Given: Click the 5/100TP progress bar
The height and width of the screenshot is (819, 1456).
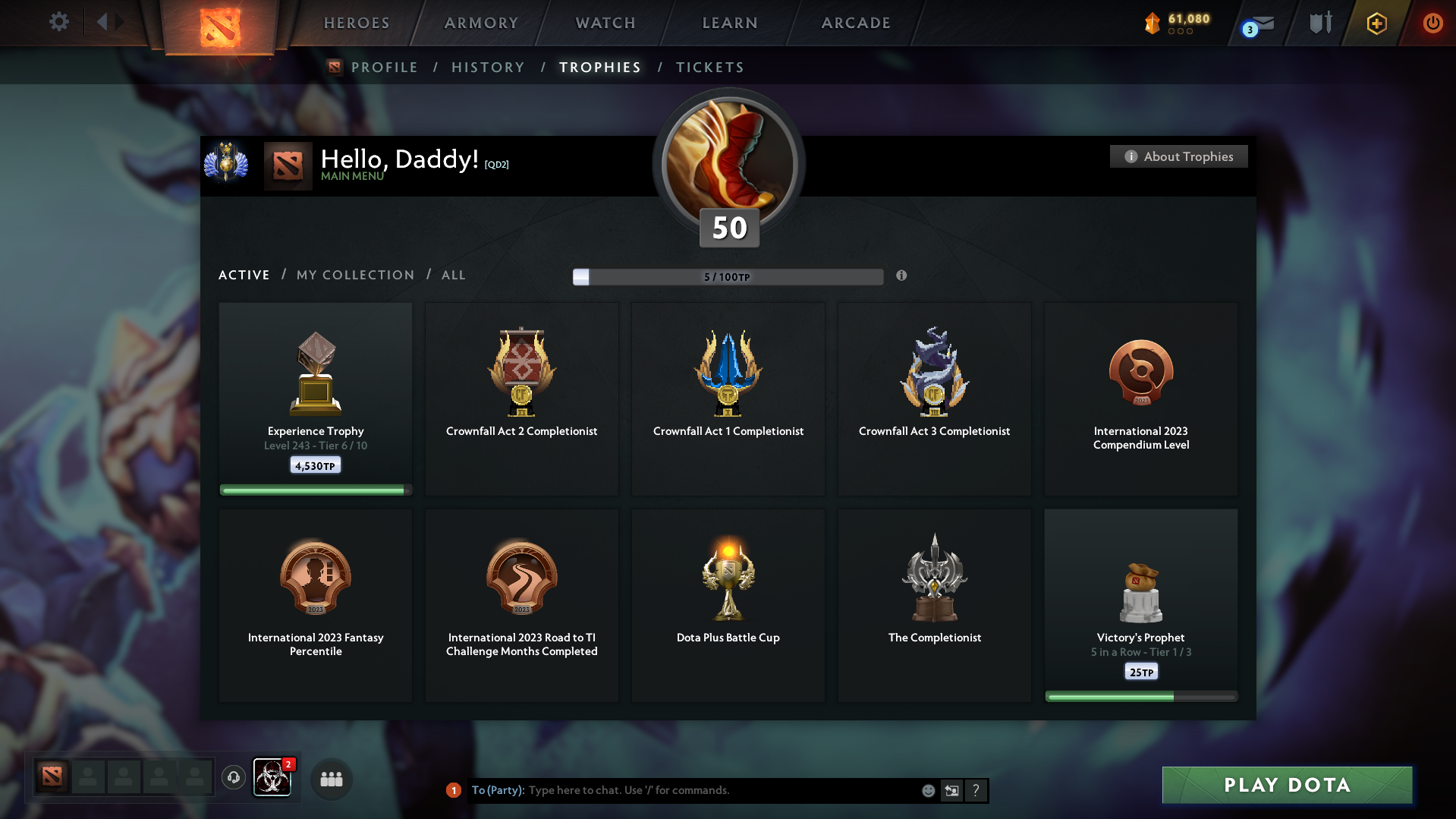Looking at the screenshot, I should [x=728, y=276].
